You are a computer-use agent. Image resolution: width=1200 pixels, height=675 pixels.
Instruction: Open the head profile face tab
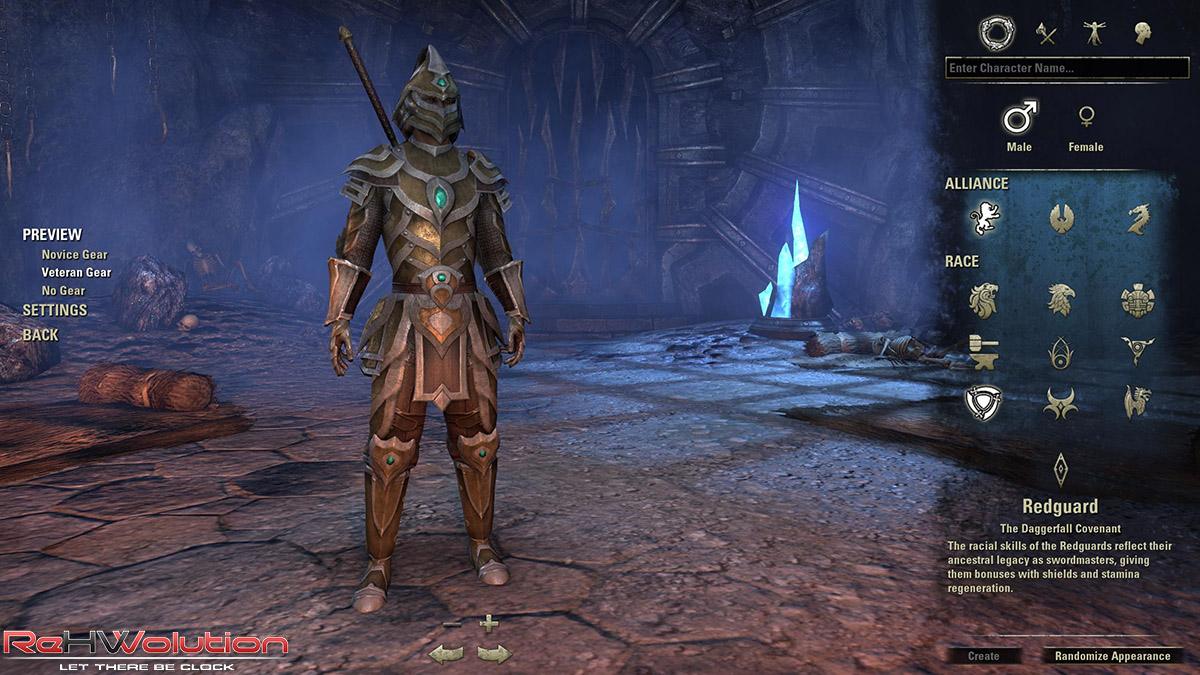(1142, 34)
